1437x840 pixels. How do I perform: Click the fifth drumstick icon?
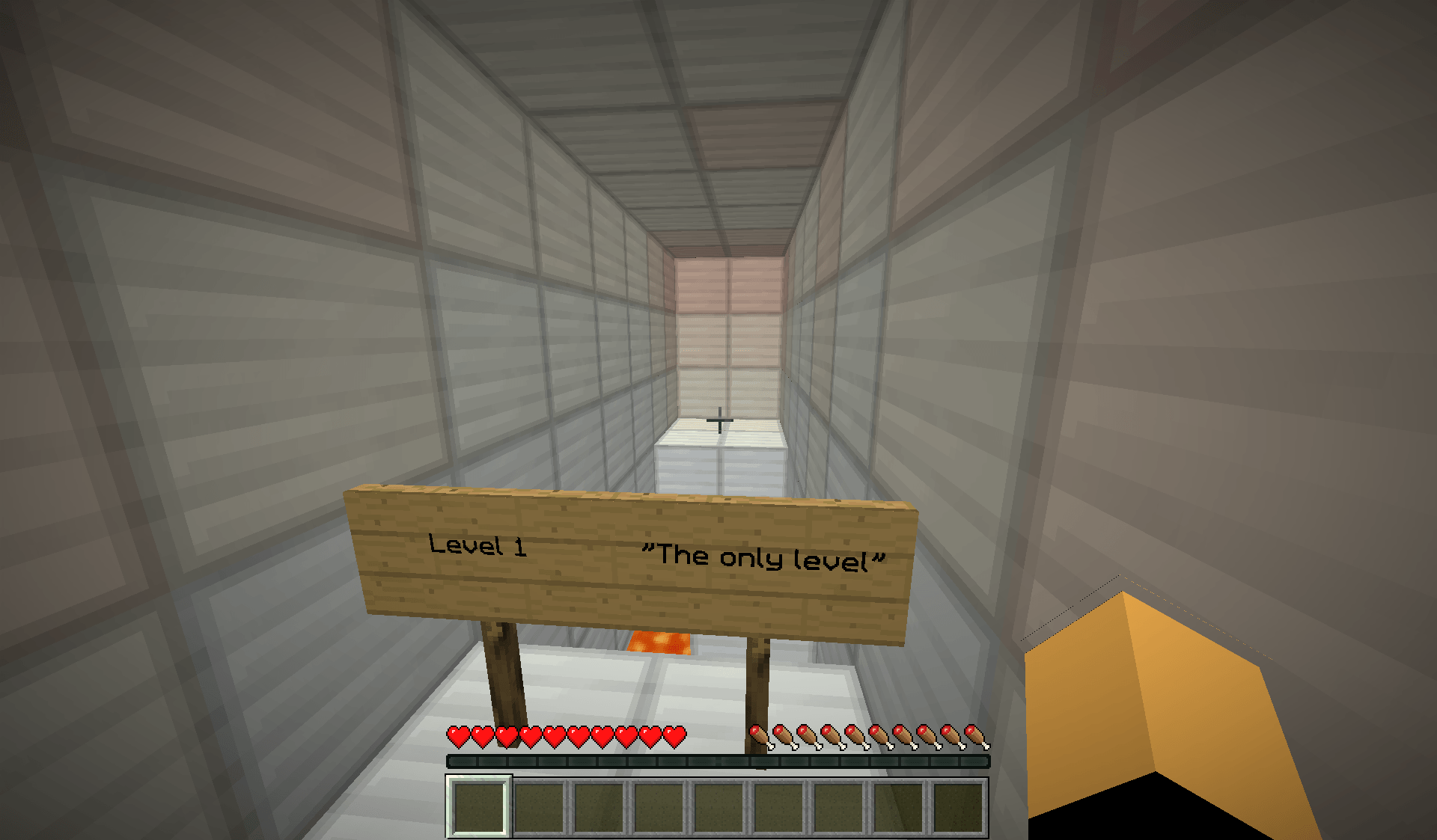click(858, 735)
